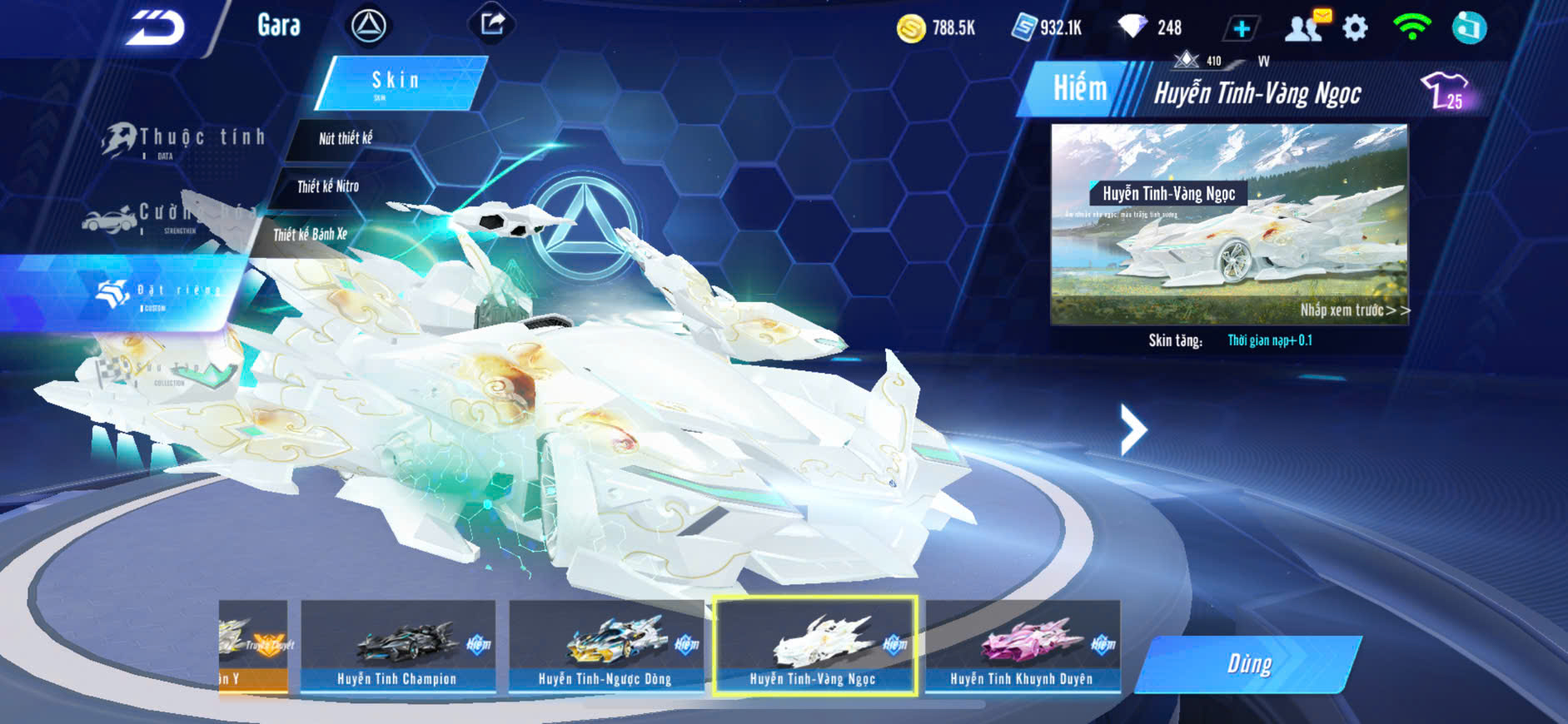This screenshot has width=1568, height=724.
Task: Preview the Huyễn Tinh-Vàng Ngọc skin image
Action: pos(1228,223)
